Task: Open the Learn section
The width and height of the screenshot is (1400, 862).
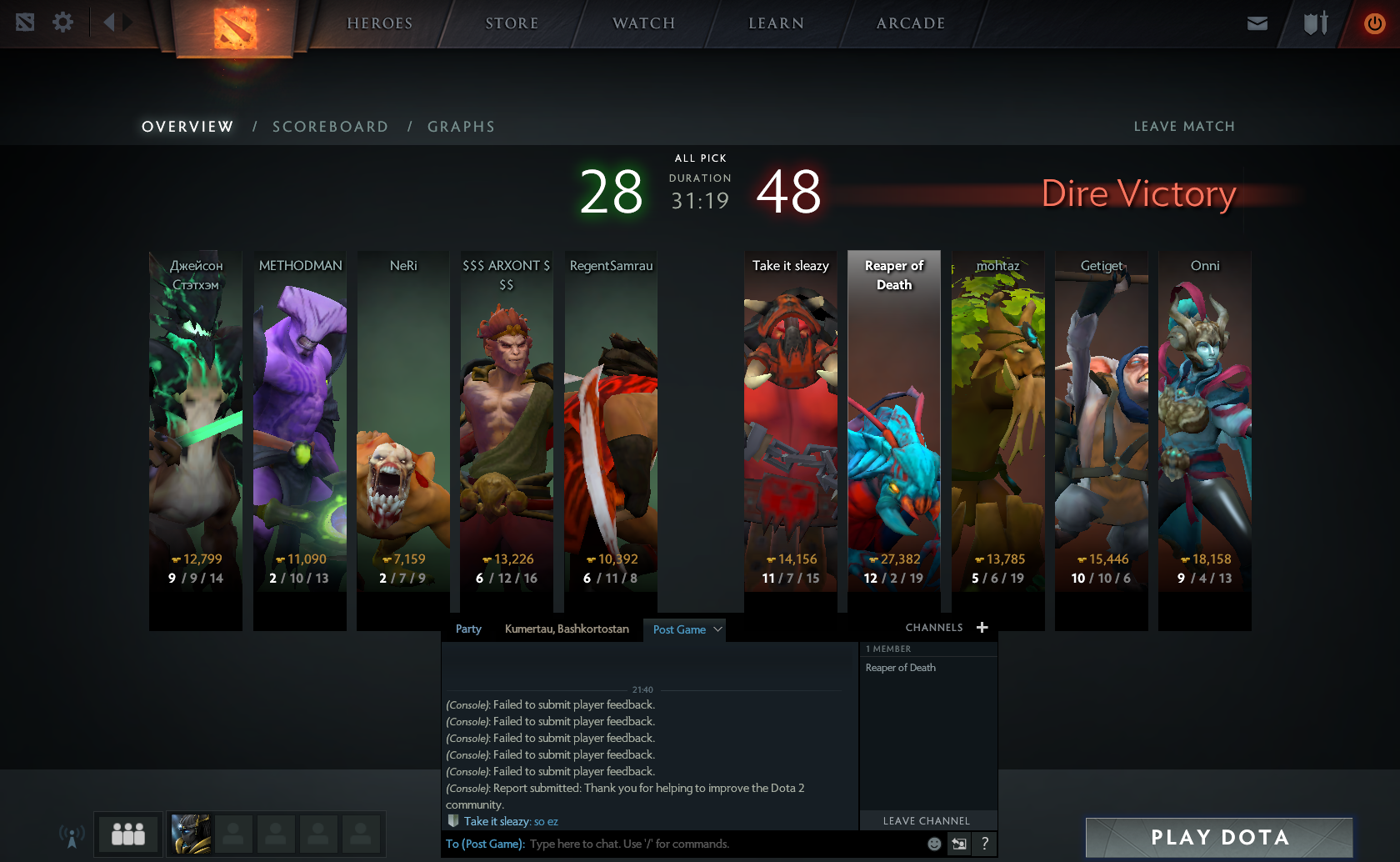Action: [x=776, y=23]
